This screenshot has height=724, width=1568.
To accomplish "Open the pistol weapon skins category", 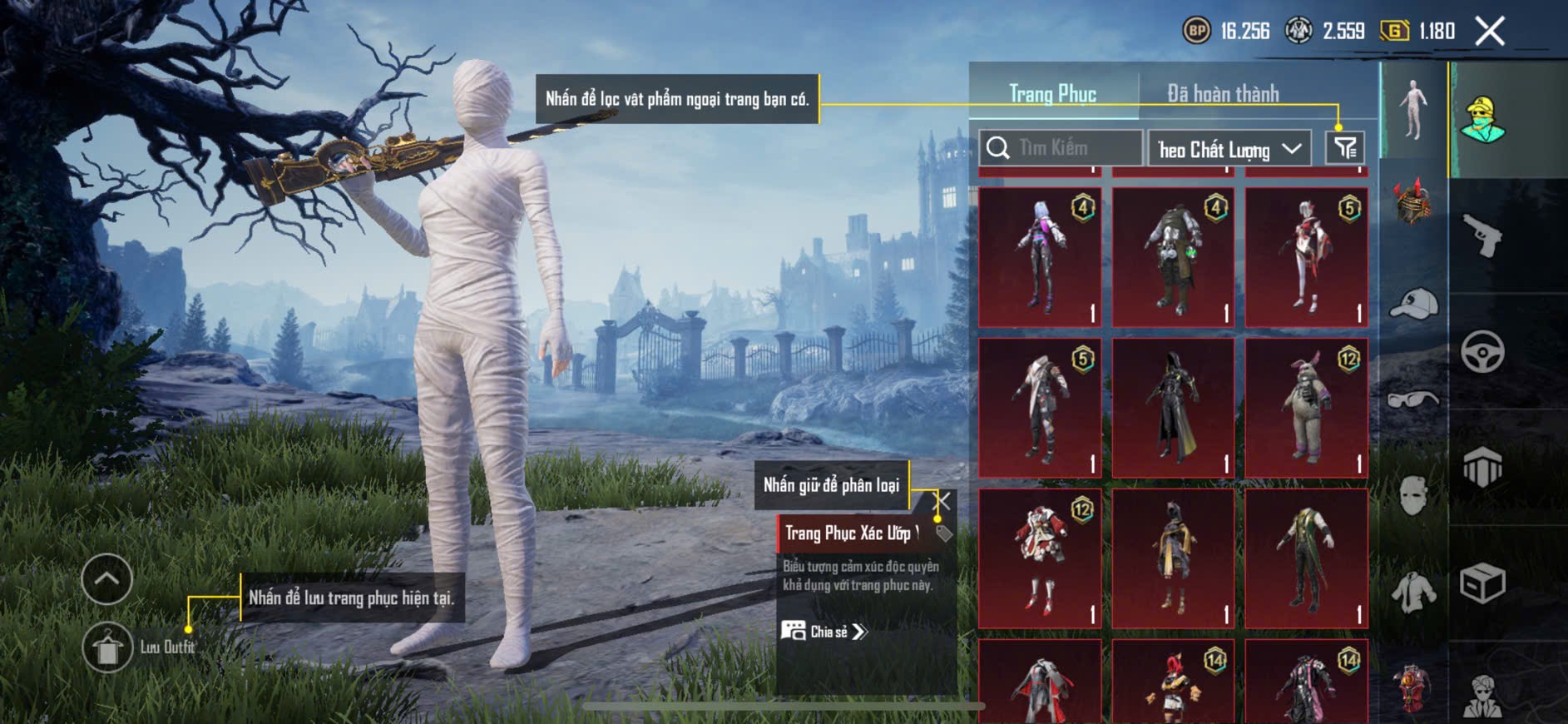I will (1481, 236).
